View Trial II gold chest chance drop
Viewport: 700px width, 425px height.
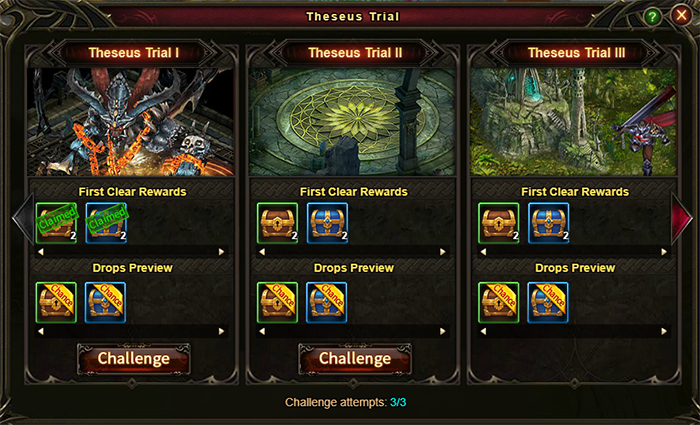[277, 302]
